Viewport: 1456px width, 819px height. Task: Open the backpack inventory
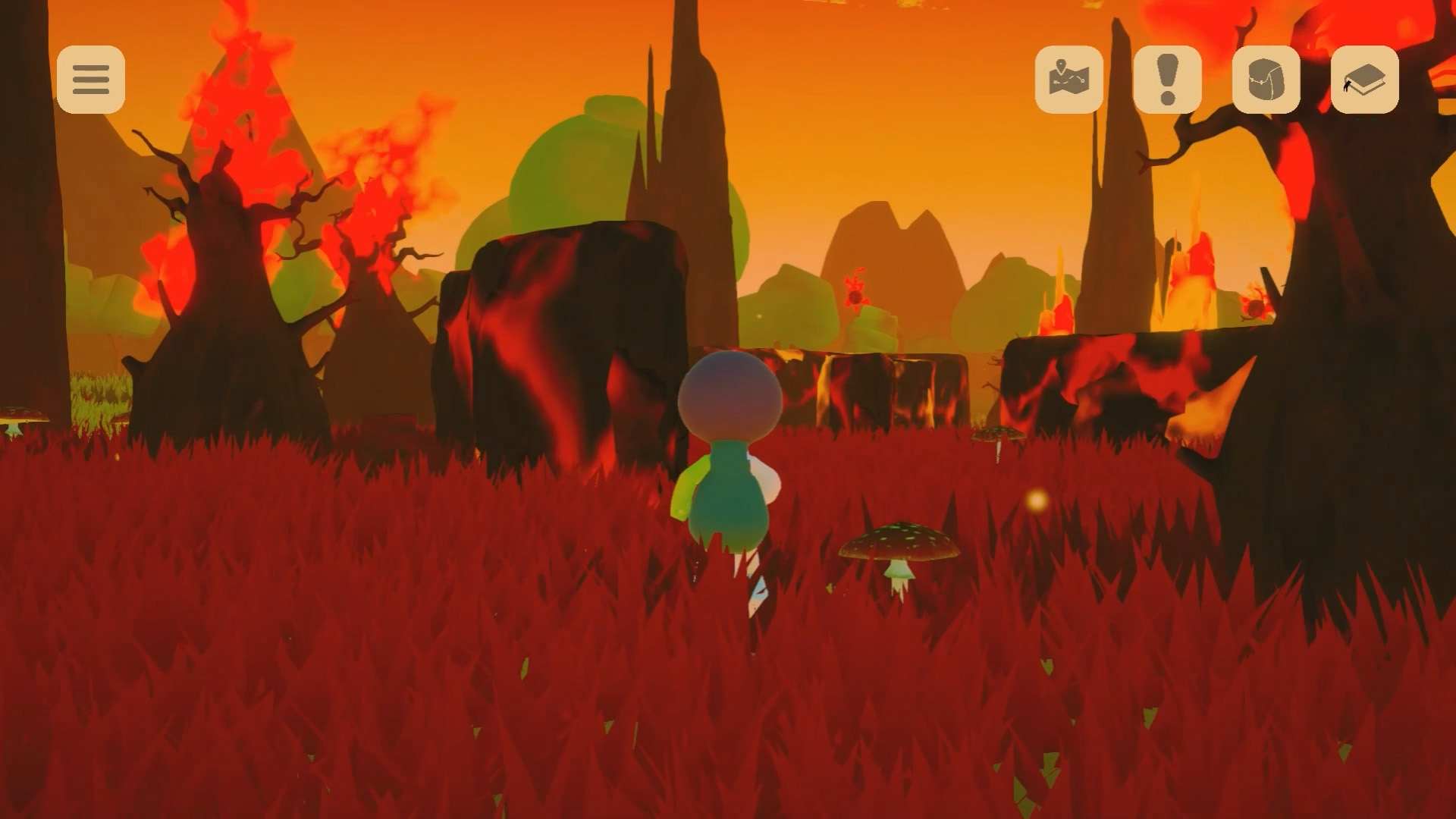(x=1266, y=80)
